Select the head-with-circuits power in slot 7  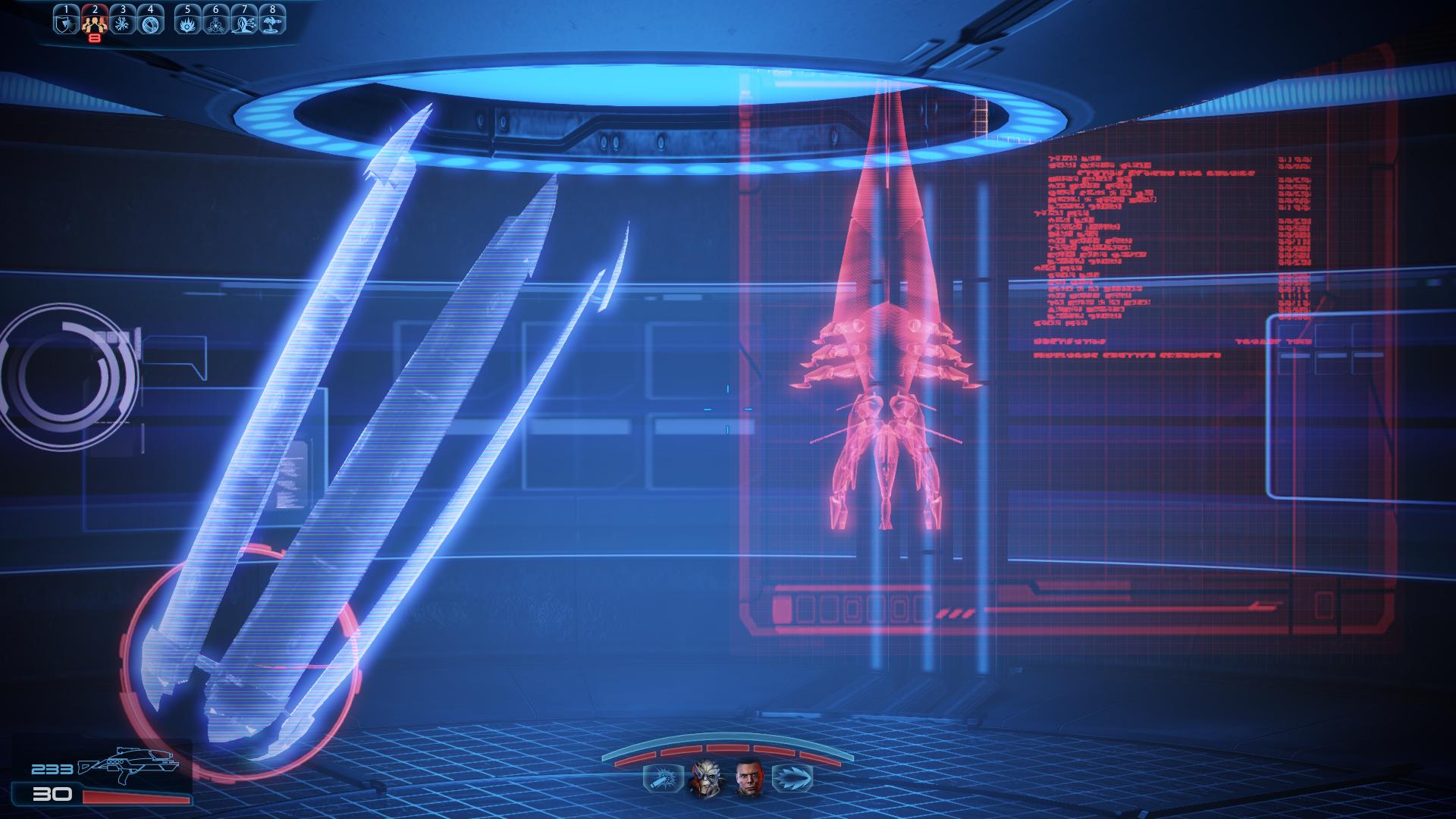pos(243,23)
